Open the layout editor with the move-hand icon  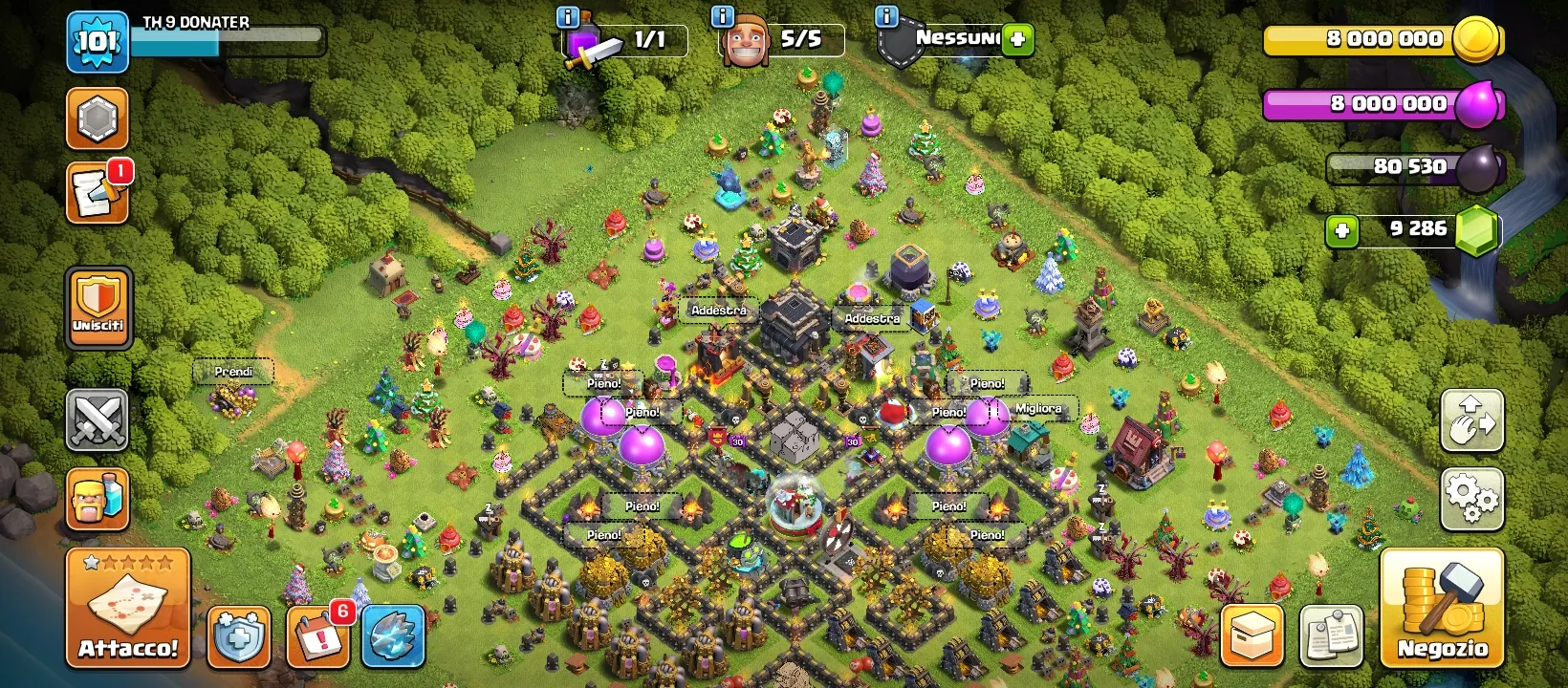pyautogui.click(x=1471, y=420)
